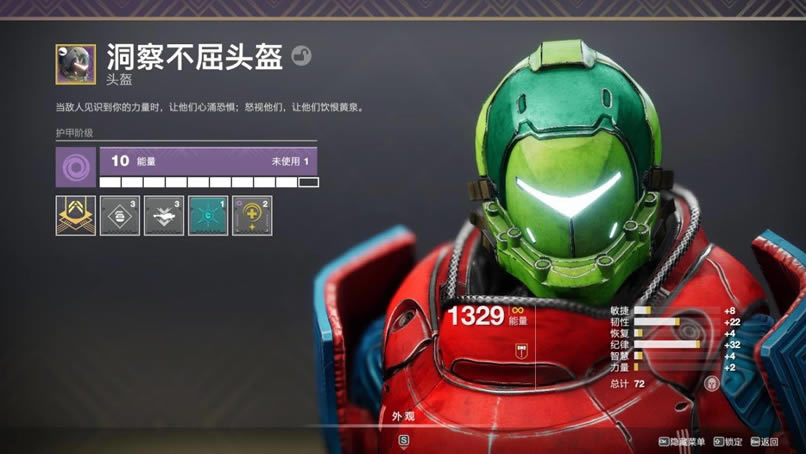Image resolution: width=806 pixels, height=454 pixels.
Task: Select the golden chevron armor upgrade slot
Action: pos(76,215)
